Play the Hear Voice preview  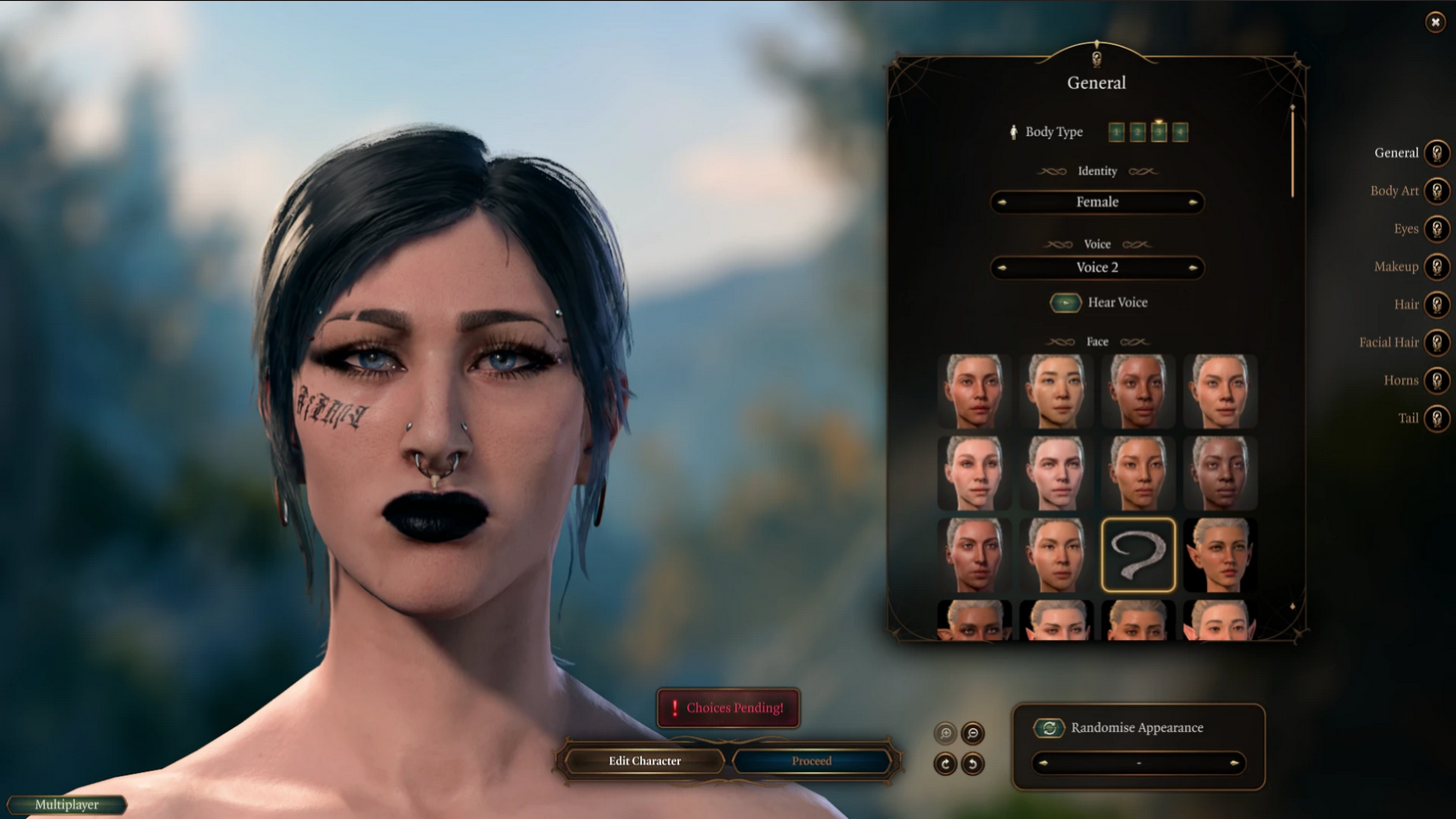point(1066,302)
